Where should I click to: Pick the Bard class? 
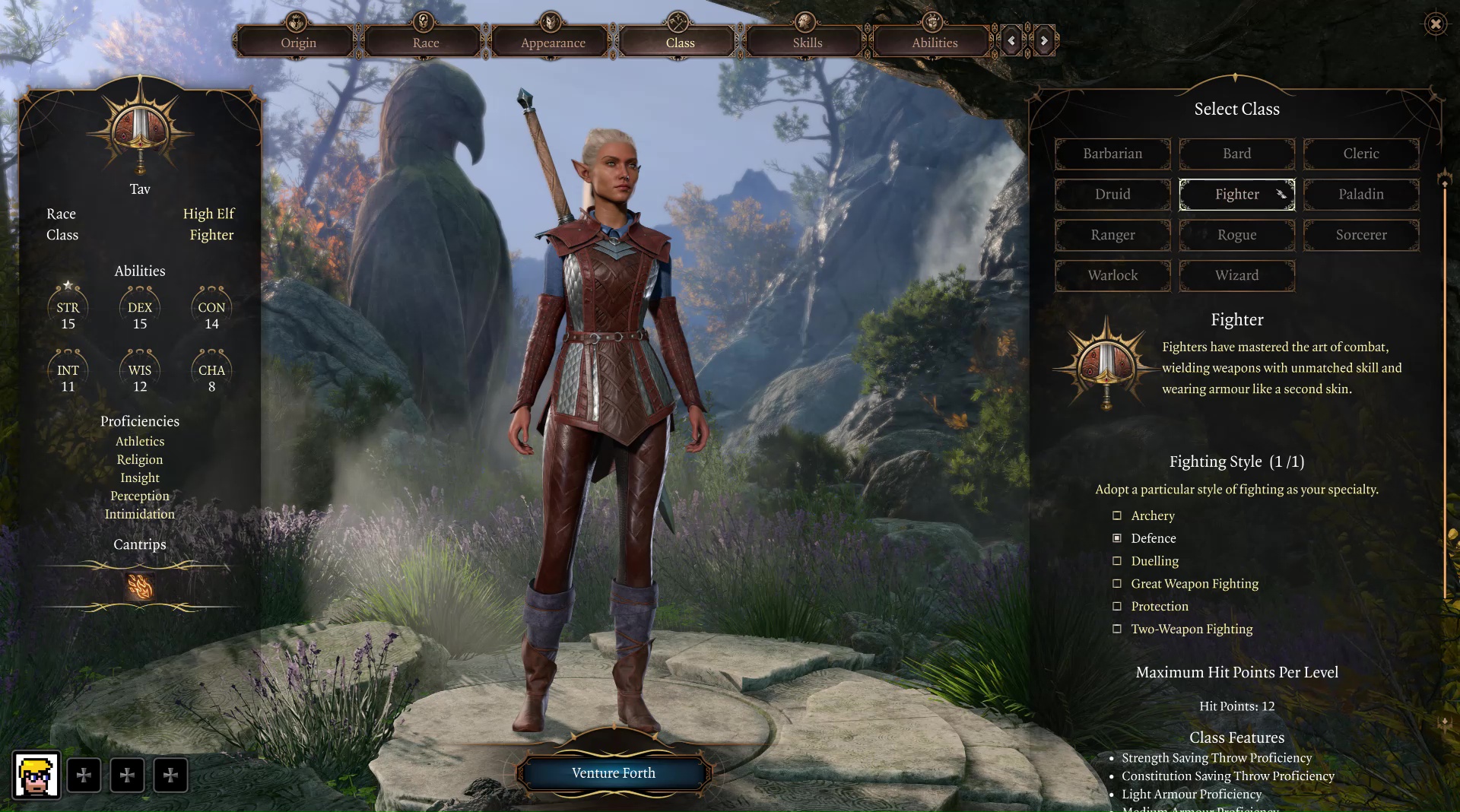(1236, 154)
